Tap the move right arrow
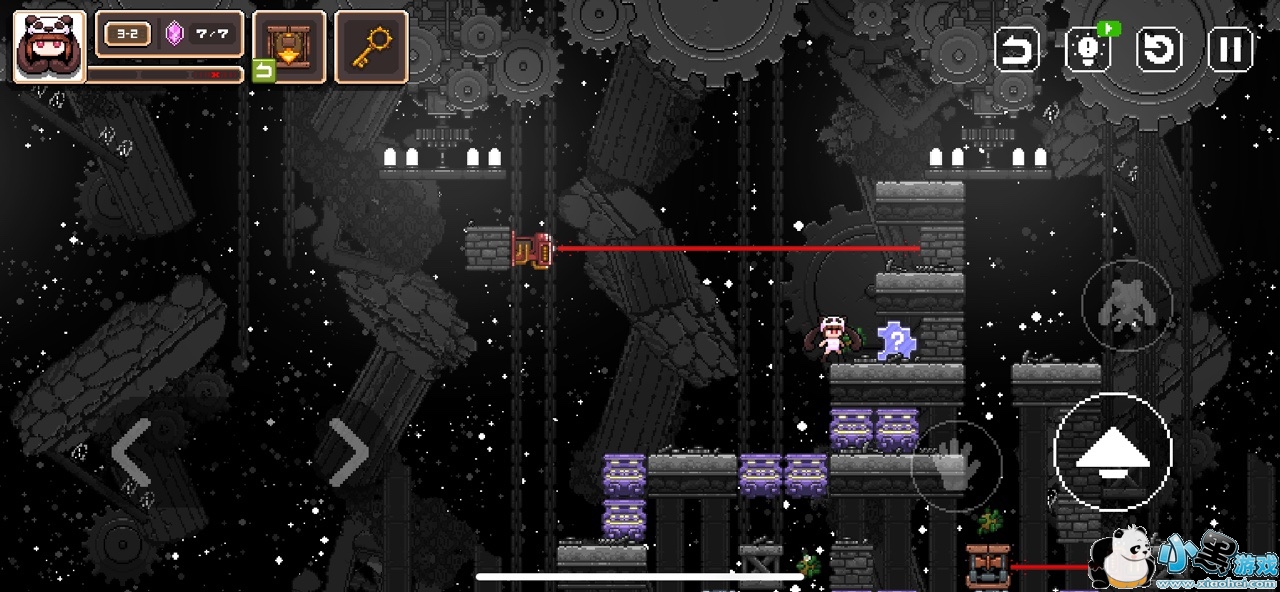This screenshot has width=1280, height=592. point(347,452)
